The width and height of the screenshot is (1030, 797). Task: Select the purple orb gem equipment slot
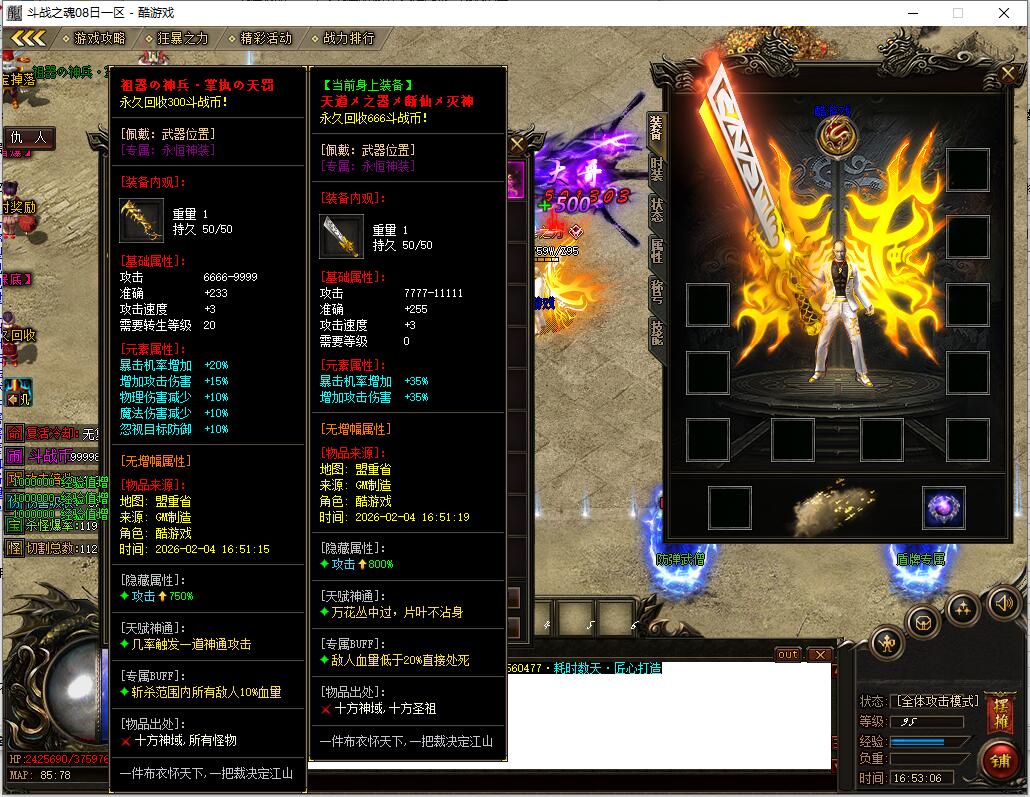tap(943, 508)
